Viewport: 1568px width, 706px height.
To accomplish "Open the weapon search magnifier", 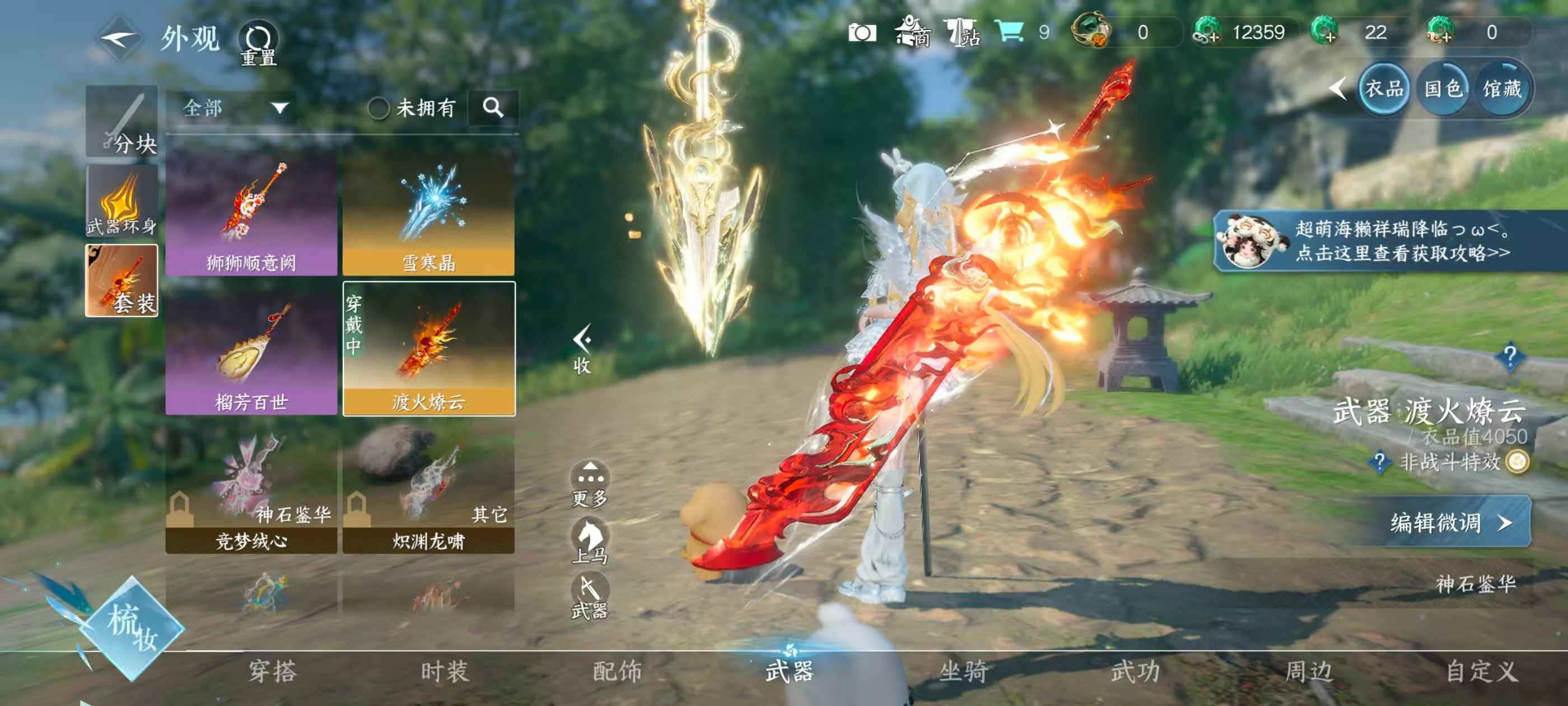I will (493, 108).
